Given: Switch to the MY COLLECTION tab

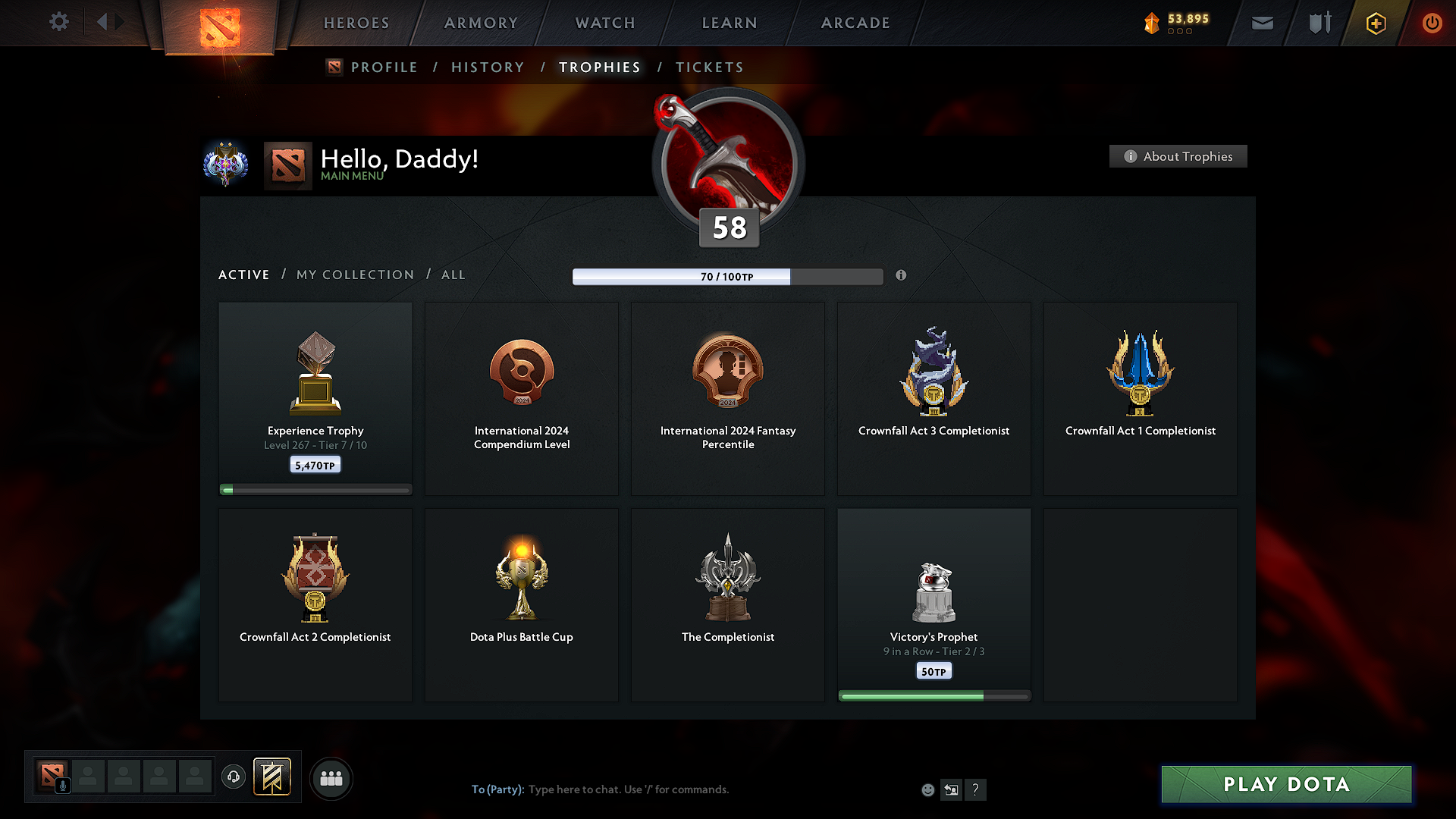Looking at the screenshot, I should (x=354, y=275).
